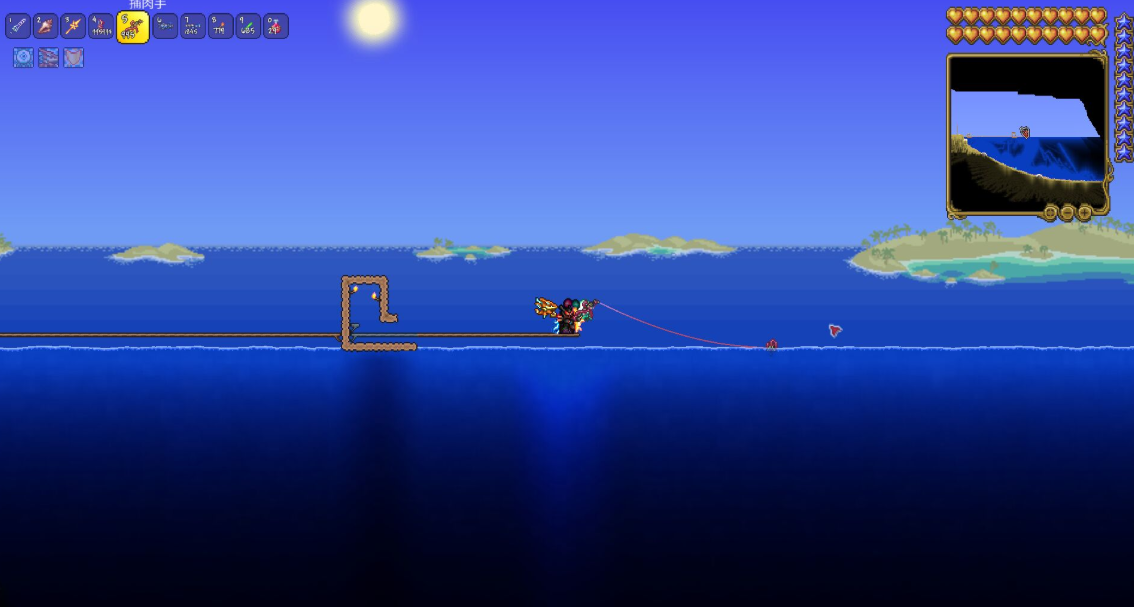Select the item in hotbar slot 6

[x=165, y=26]
